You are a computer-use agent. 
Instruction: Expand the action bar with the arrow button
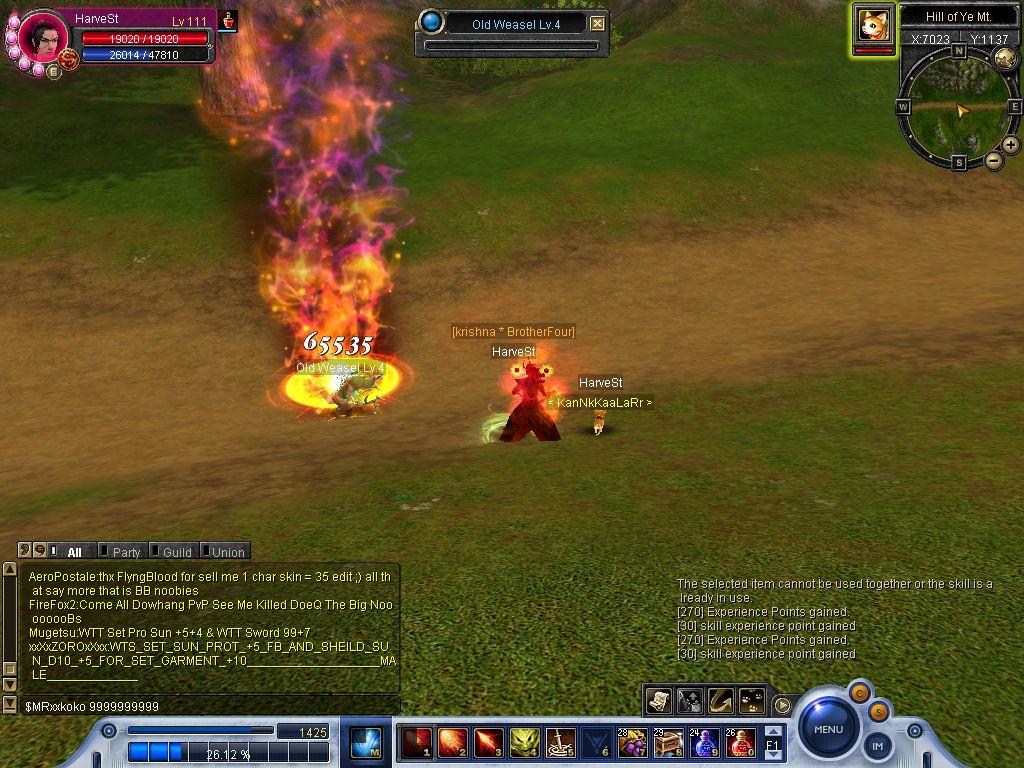(x=783, y=705)
